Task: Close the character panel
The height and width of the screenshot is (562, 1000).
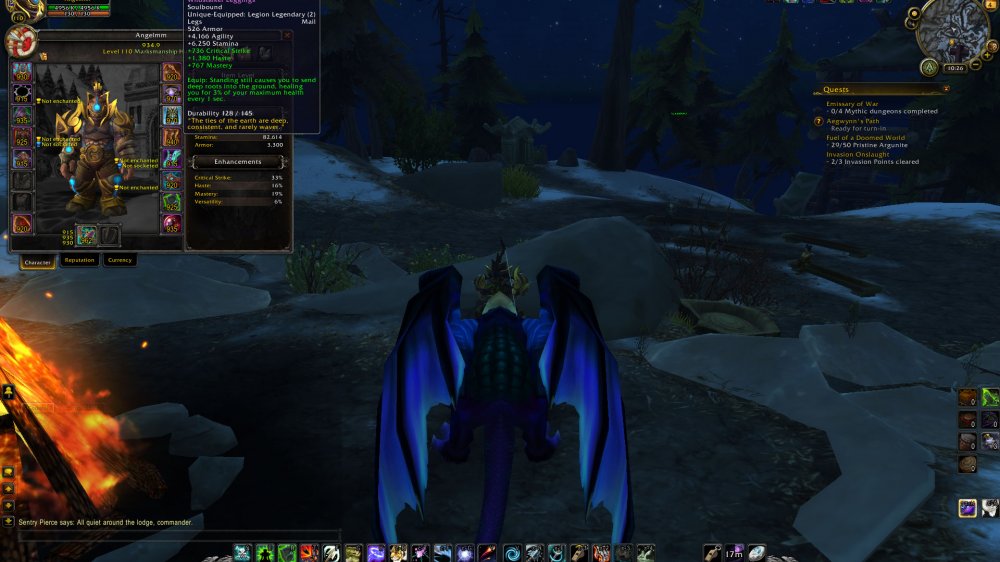Action: click(287, 34)
